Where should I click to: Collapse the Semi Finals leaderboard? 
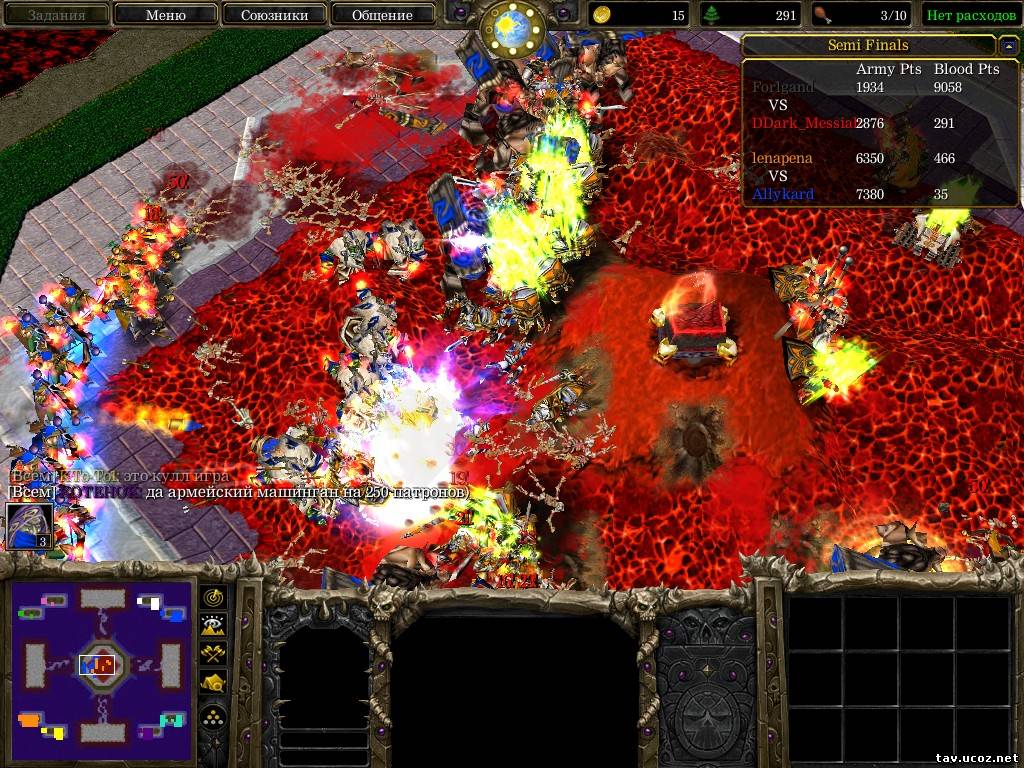coord(1007,46)
